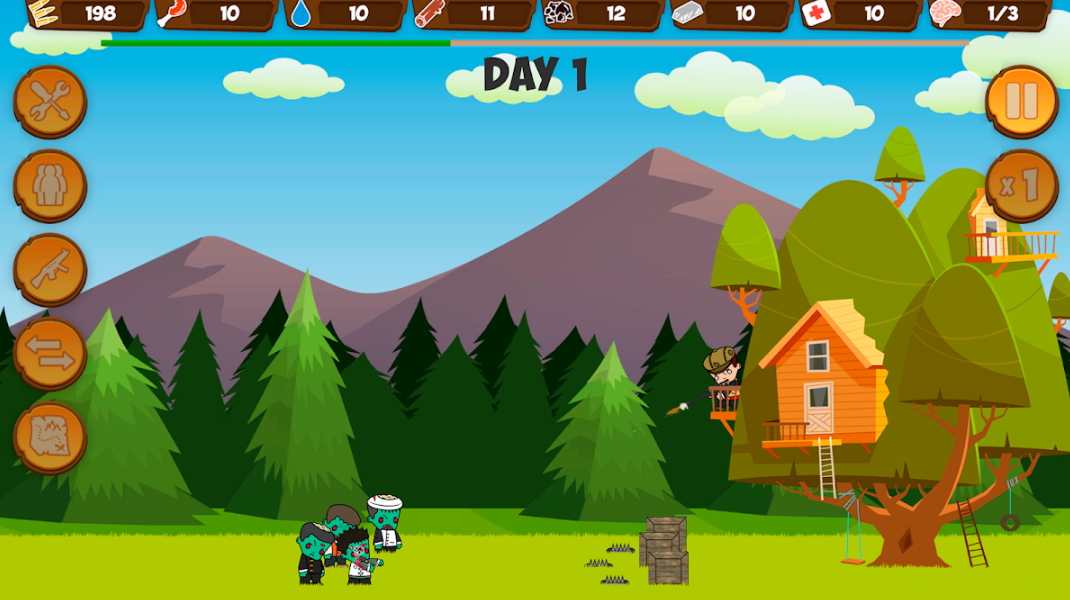The height and width of the screenshot is (600, 1070).
Task: Open the survivors people menu
Action: [50, 186]
